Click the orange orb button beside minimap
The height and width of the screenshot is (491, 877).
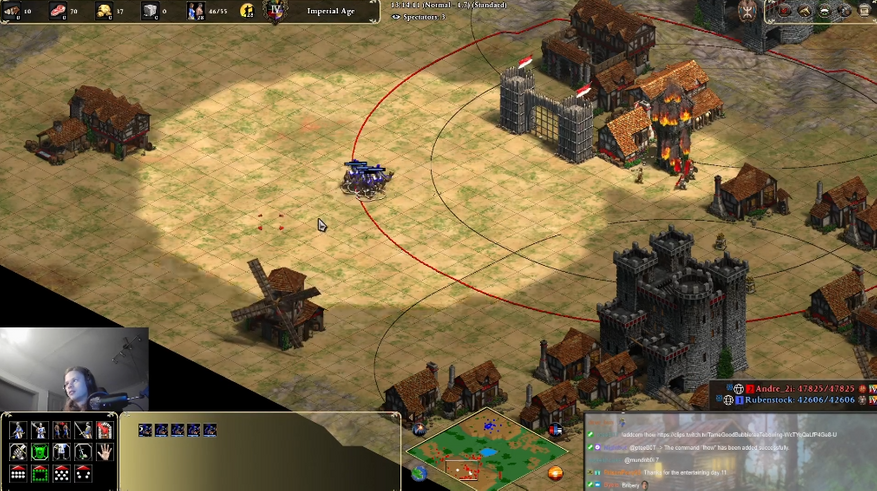point(555,473)
